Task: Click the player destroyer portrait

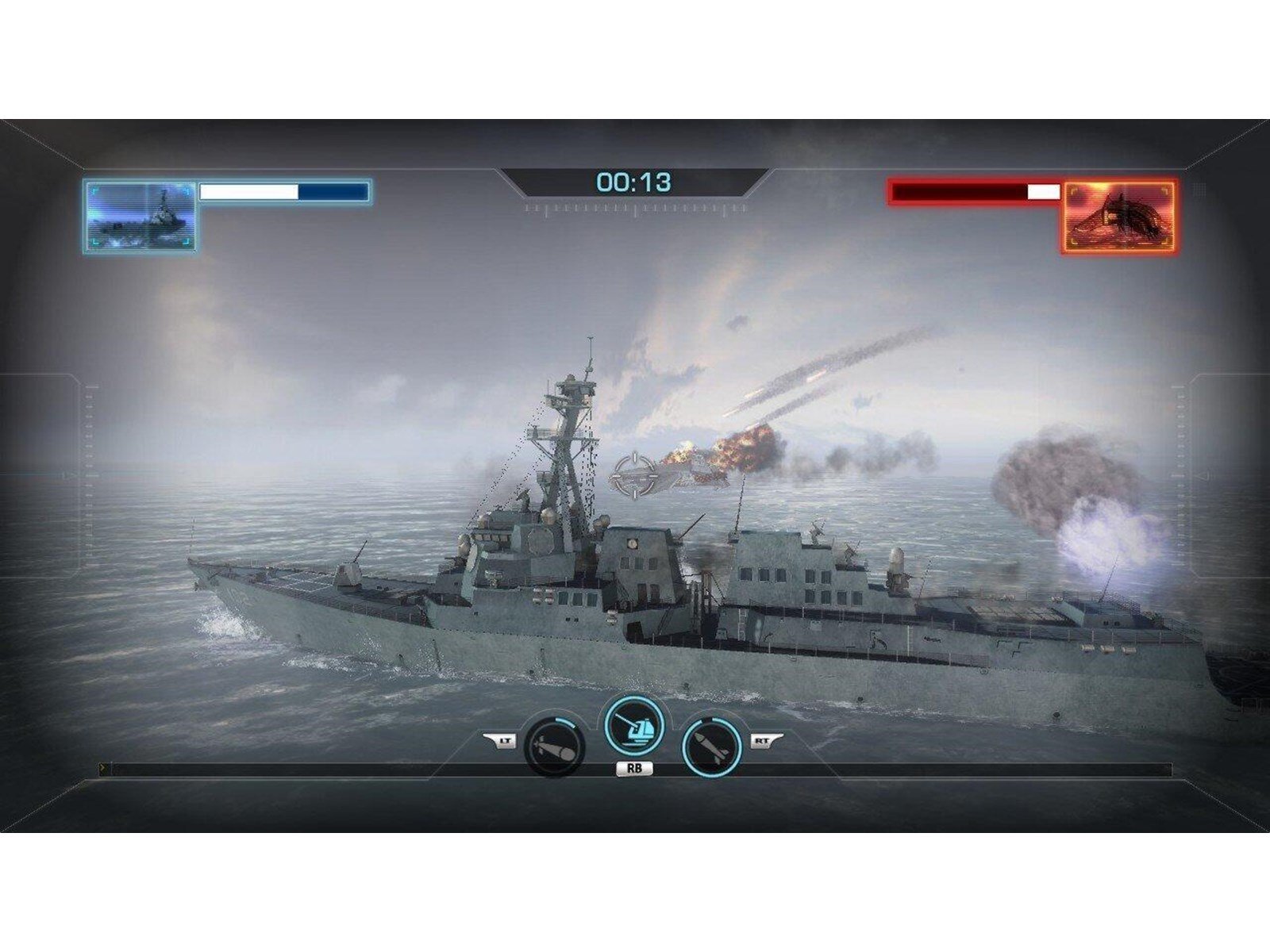Action: click(x=140, y=217)
